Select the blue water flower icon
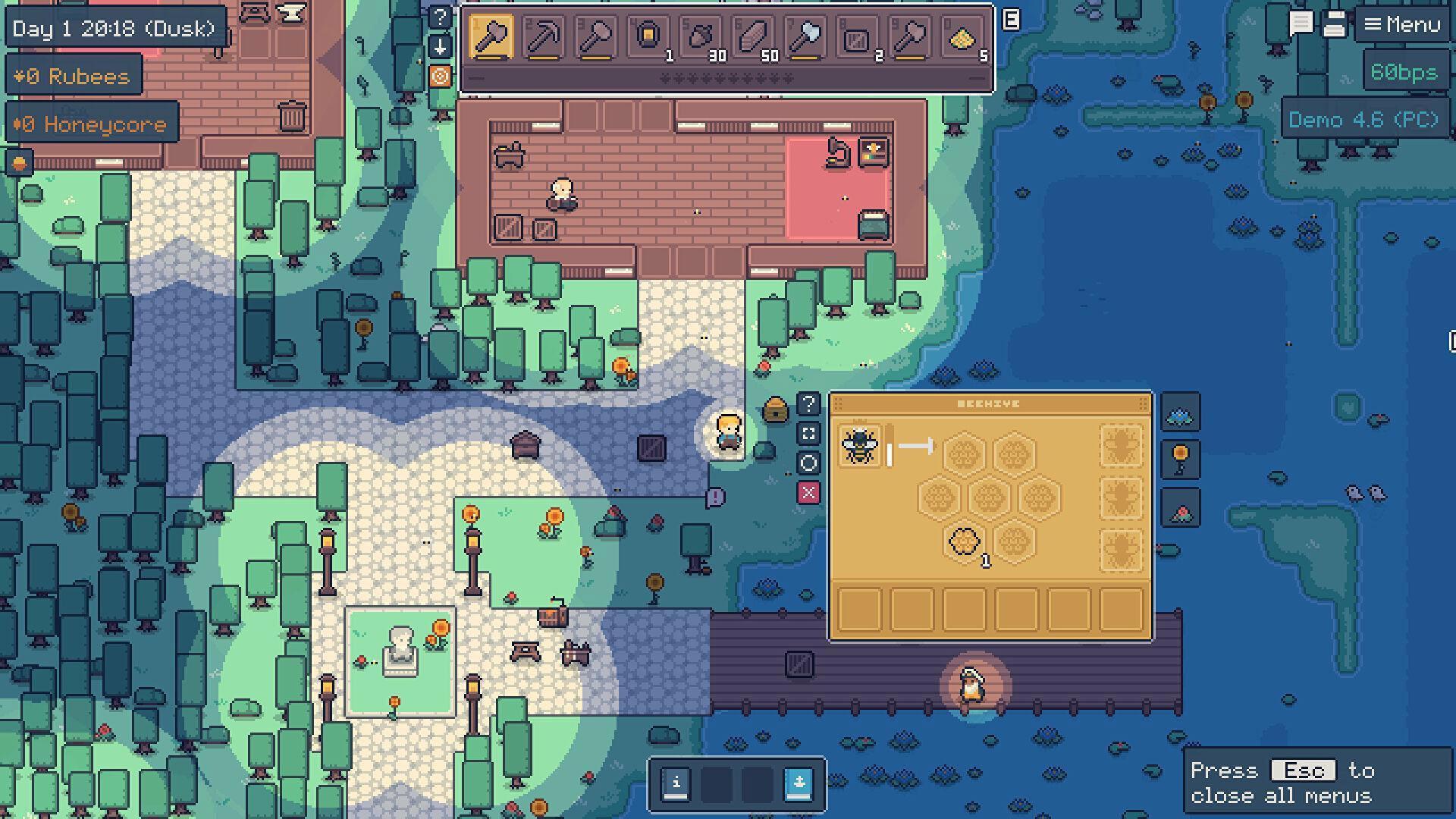Screen dimensions: 1456x819 [1180, 415]
